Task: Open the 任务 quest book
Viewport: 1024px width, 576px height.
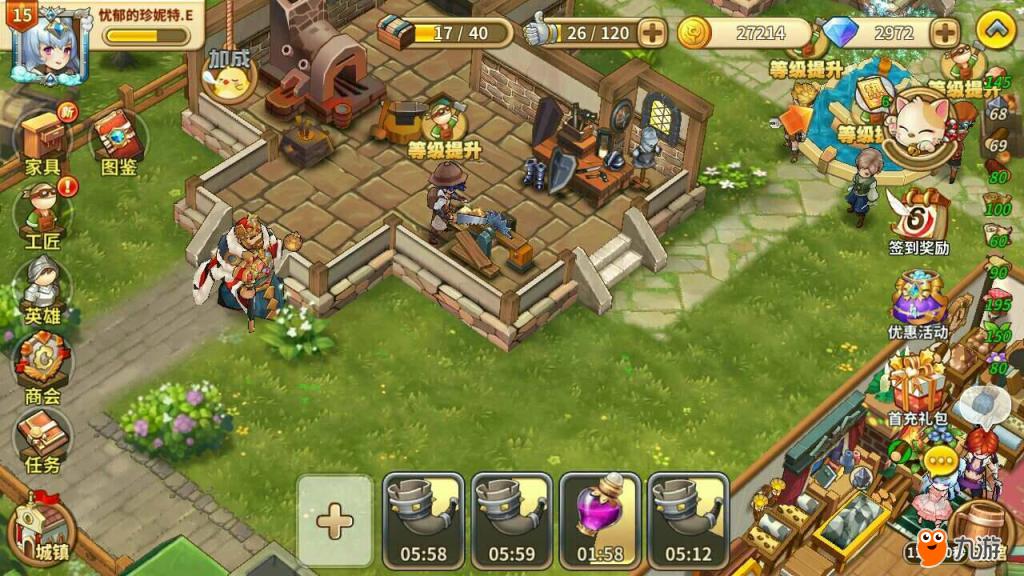Action: tap(42, 438)
